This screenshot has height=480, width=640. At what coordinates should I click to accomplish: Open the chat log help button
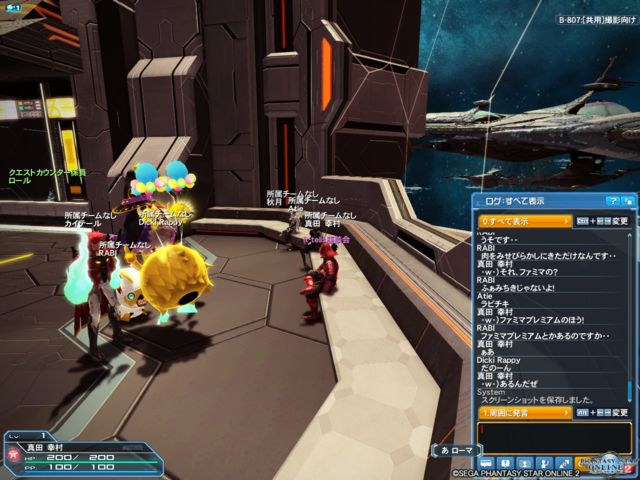click(611, 201)
